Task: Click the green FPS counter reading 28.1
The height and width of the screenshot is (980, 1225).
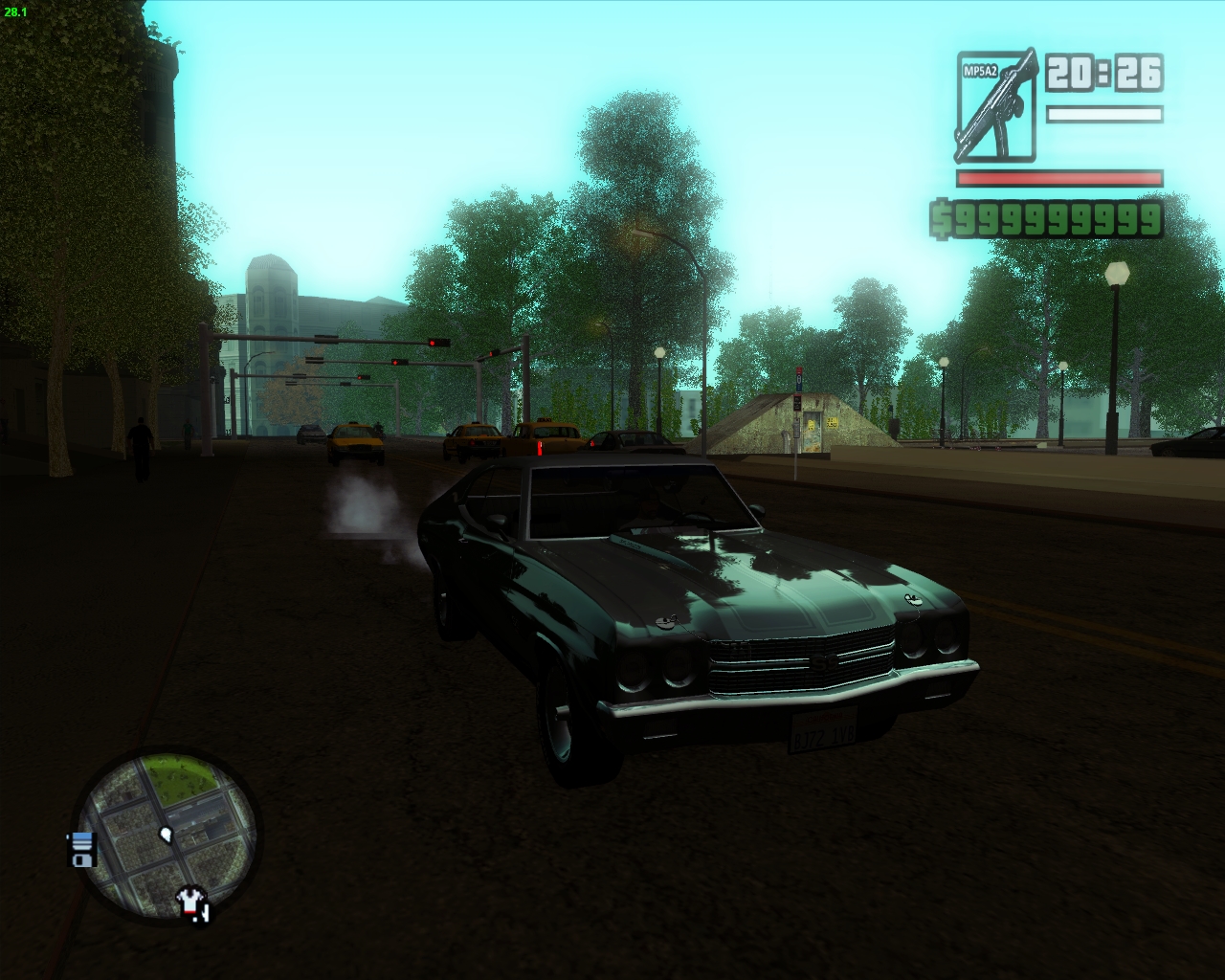Action: [x=14, y=13]
